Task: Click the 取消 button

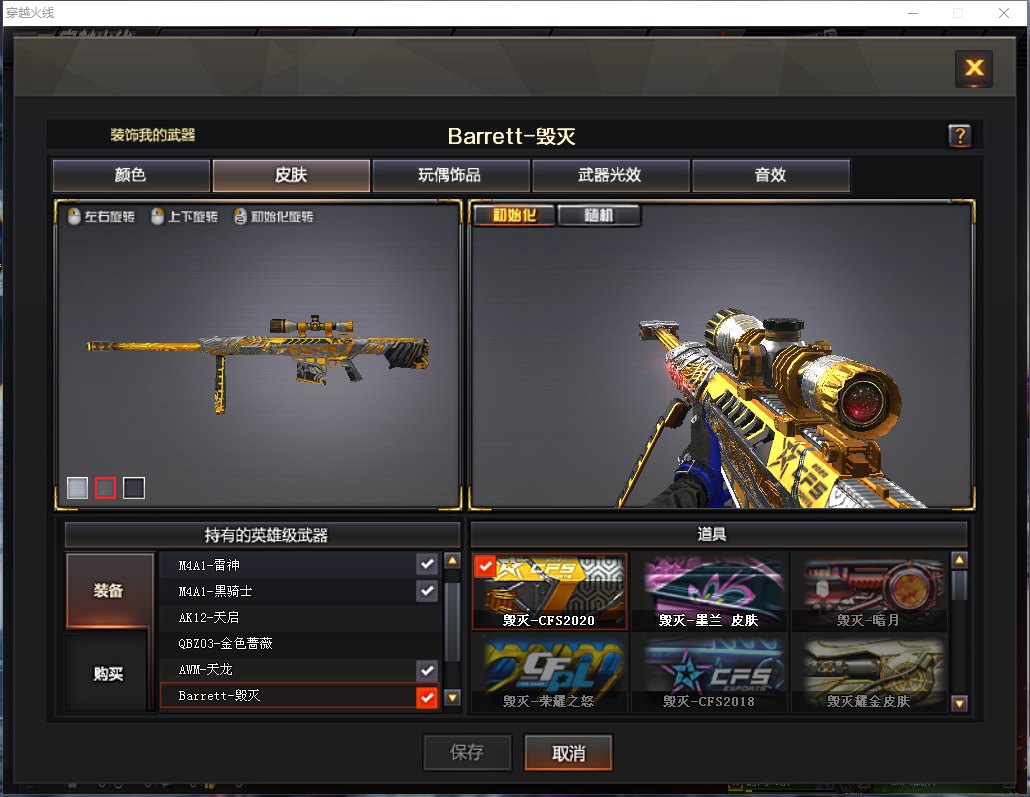Action: tap(568, 753)
